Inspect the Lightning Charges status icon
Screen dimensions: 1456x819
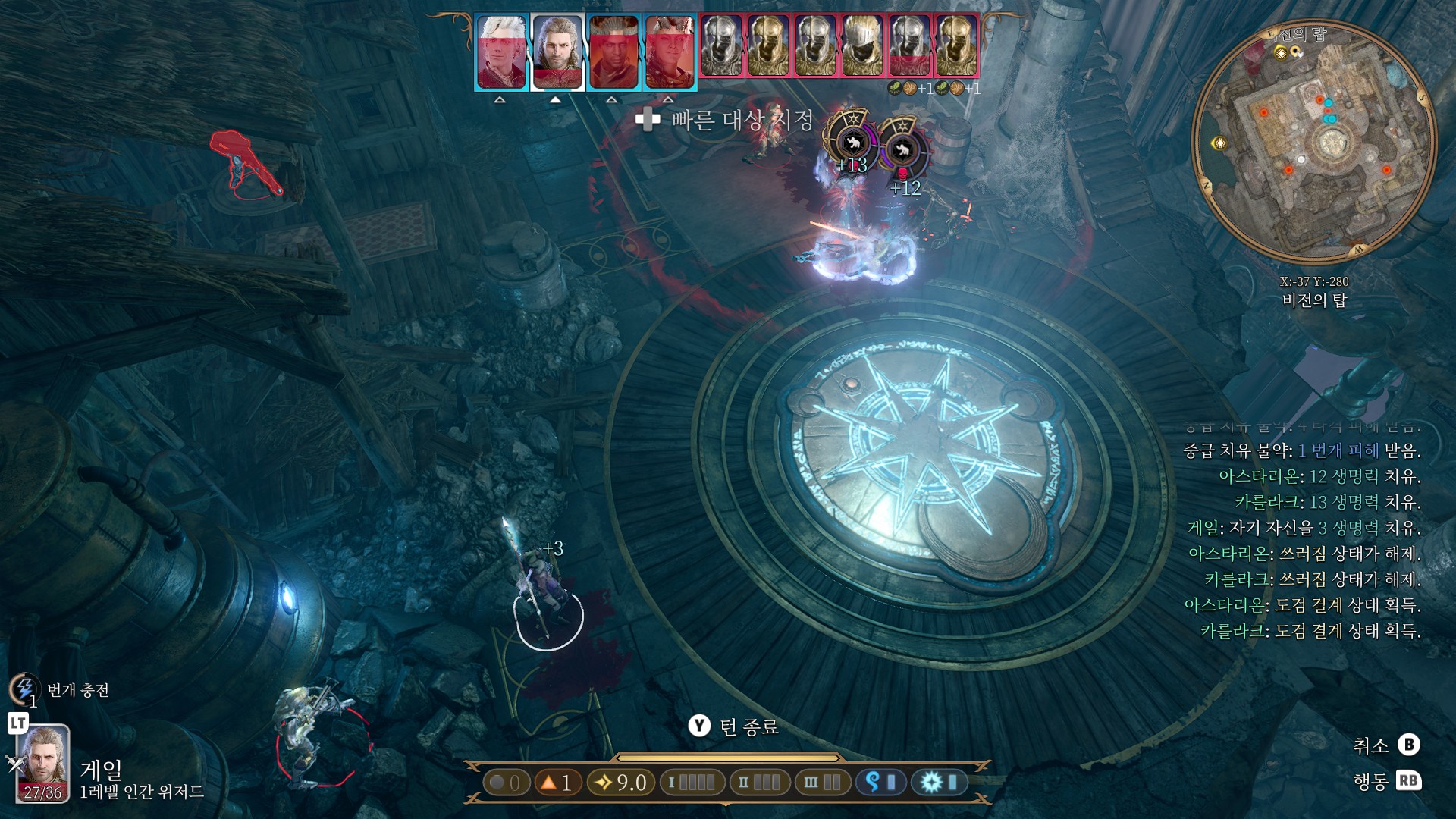(24, 689)
